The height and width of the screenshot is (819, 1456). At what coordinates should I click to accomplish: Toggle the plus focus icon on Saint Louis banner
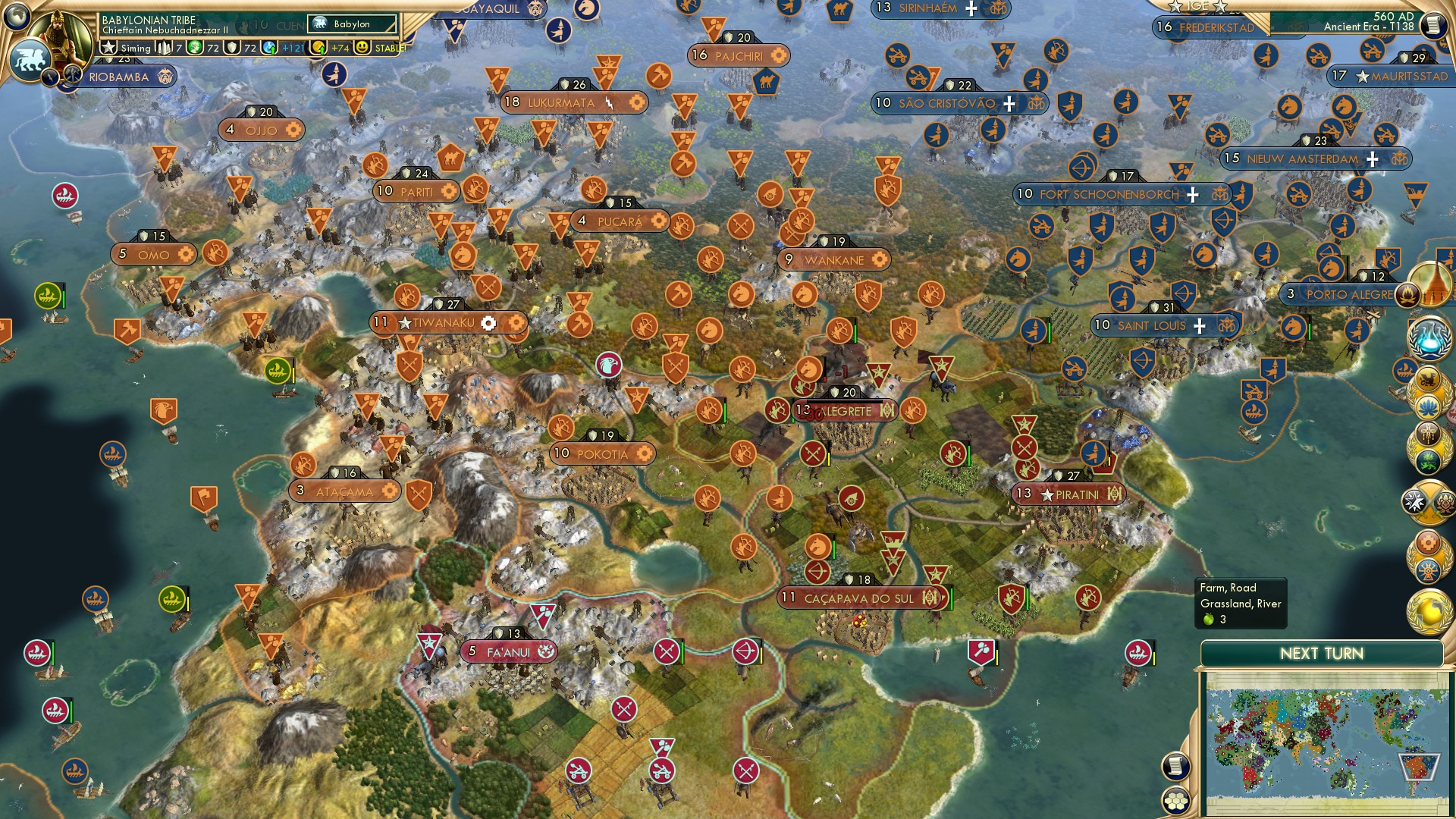[x=1199, y=325]
